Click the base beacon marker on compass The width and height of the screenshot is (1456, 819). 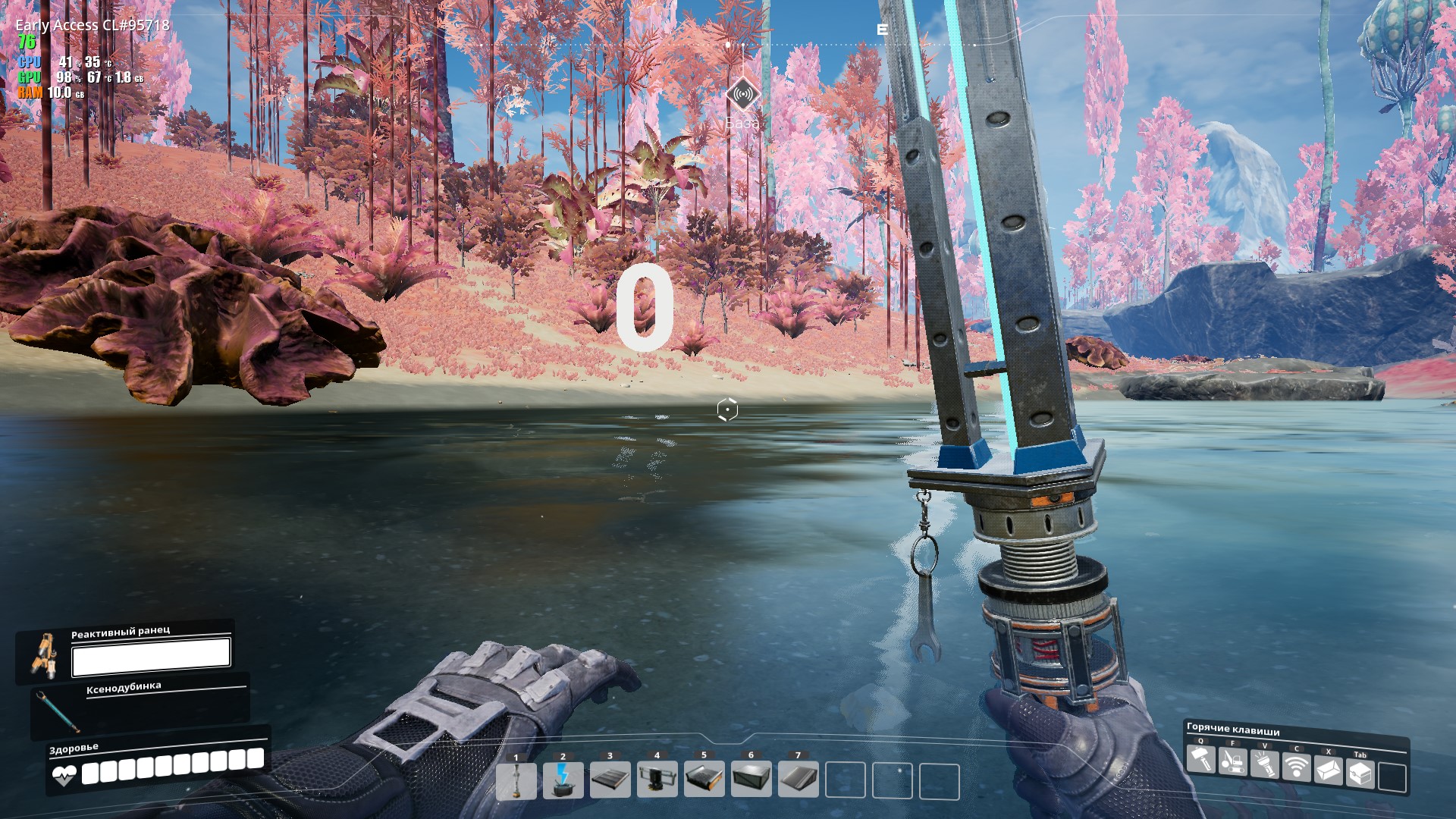coord(742,96)
